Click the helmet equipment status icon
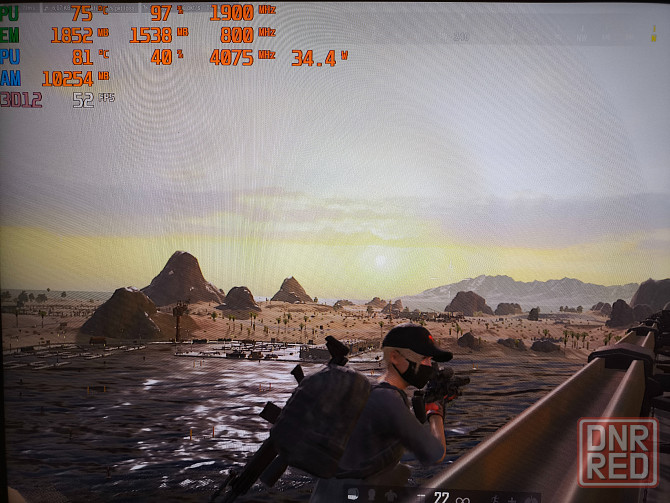Viewport: 670px width, 503px height. (371, 494)
